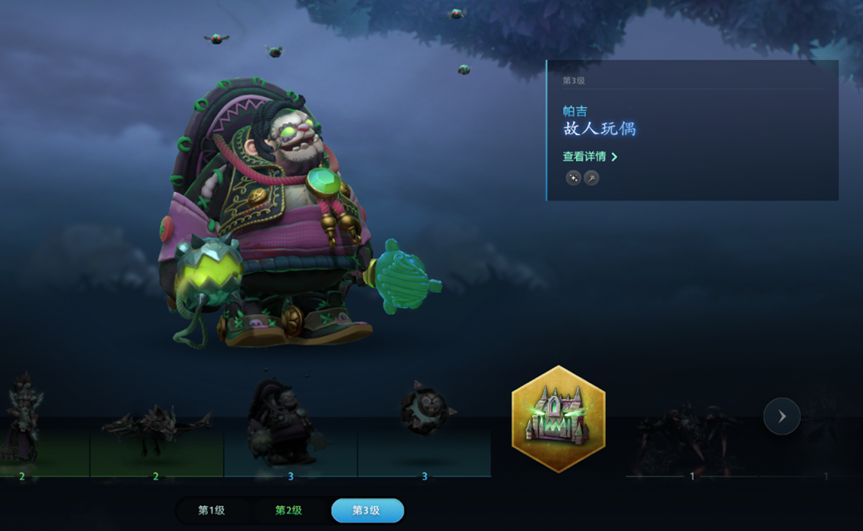Click the next arrow on the item carousel
The image size is (863, 531).
[x=782, y=416]
